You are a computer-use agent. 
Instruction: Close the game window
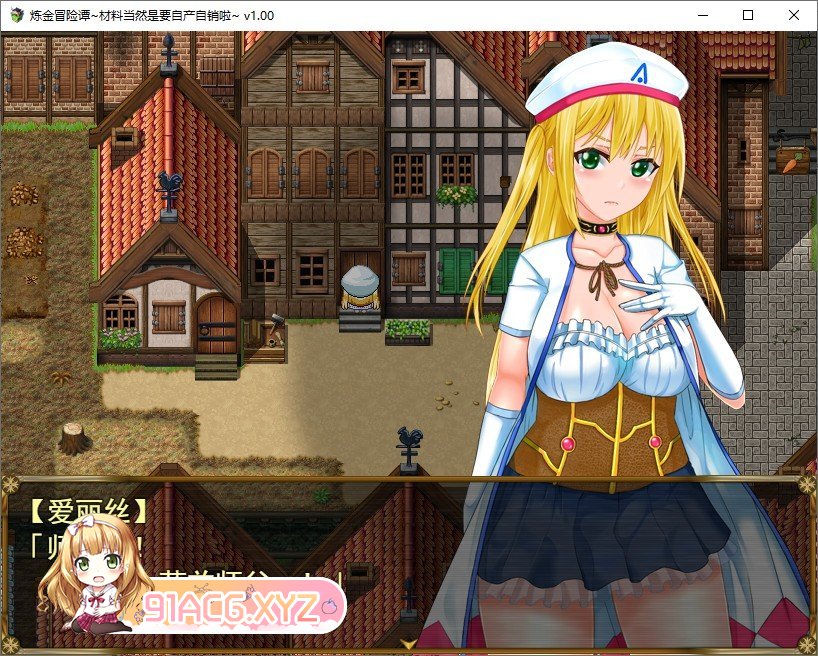tap(793, 15)
